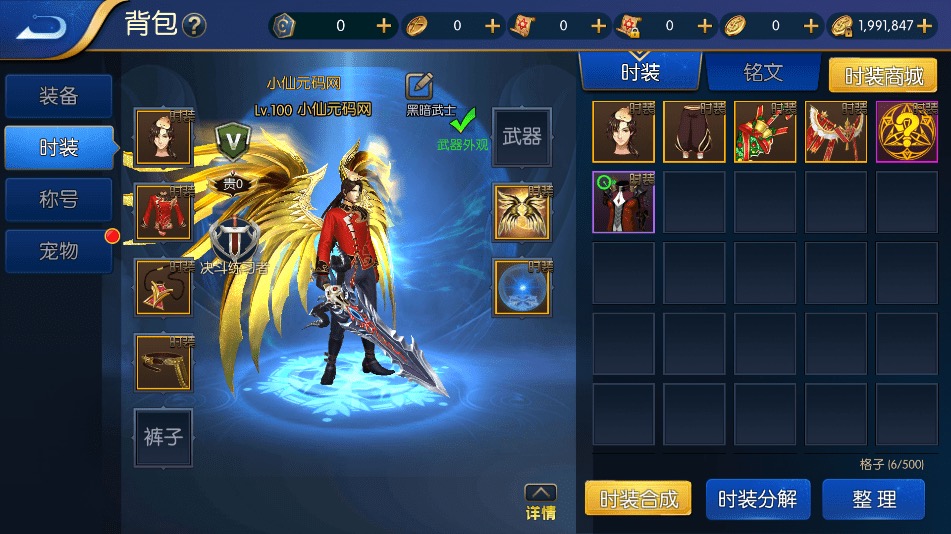Switch to the 铭文 inscription tab
The image size is (951, 534).
click(x=762, y=73)
